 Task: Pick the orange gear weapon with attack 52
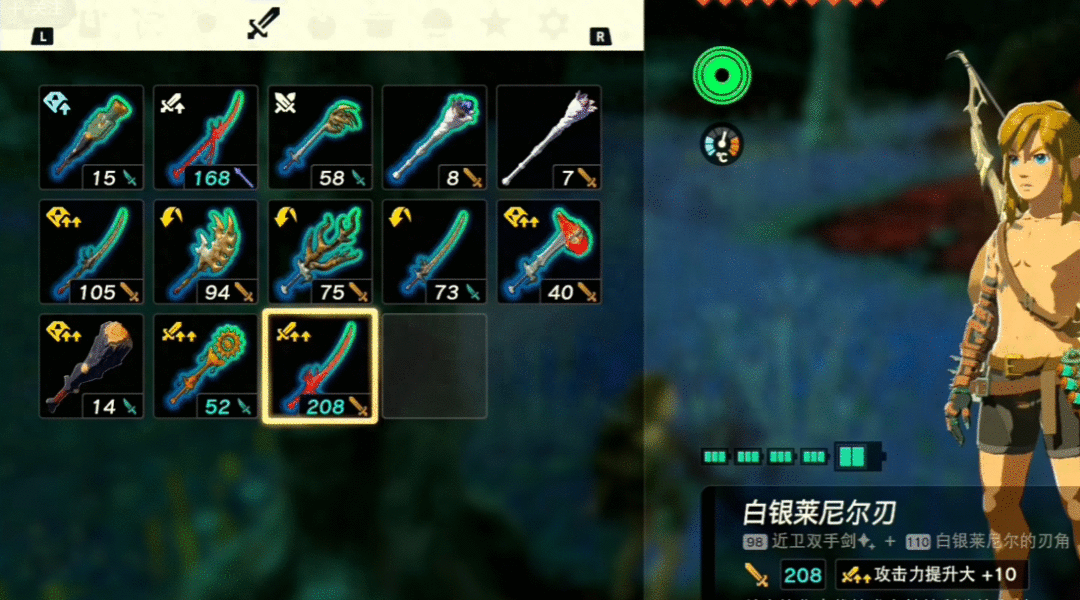pyautogui.click(x=206, y=366)
